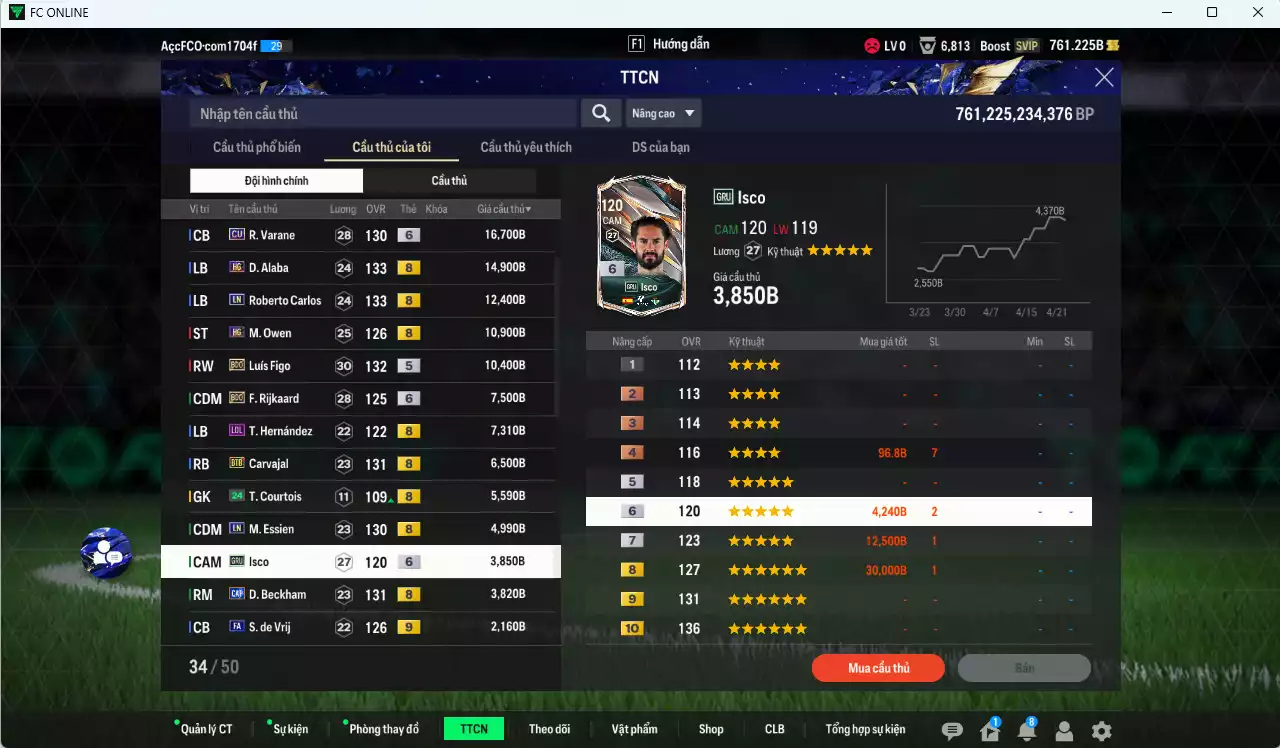1280x748 pixels.
Task: Open Quản lý CT in bottom menu
Action: (205, 729)
